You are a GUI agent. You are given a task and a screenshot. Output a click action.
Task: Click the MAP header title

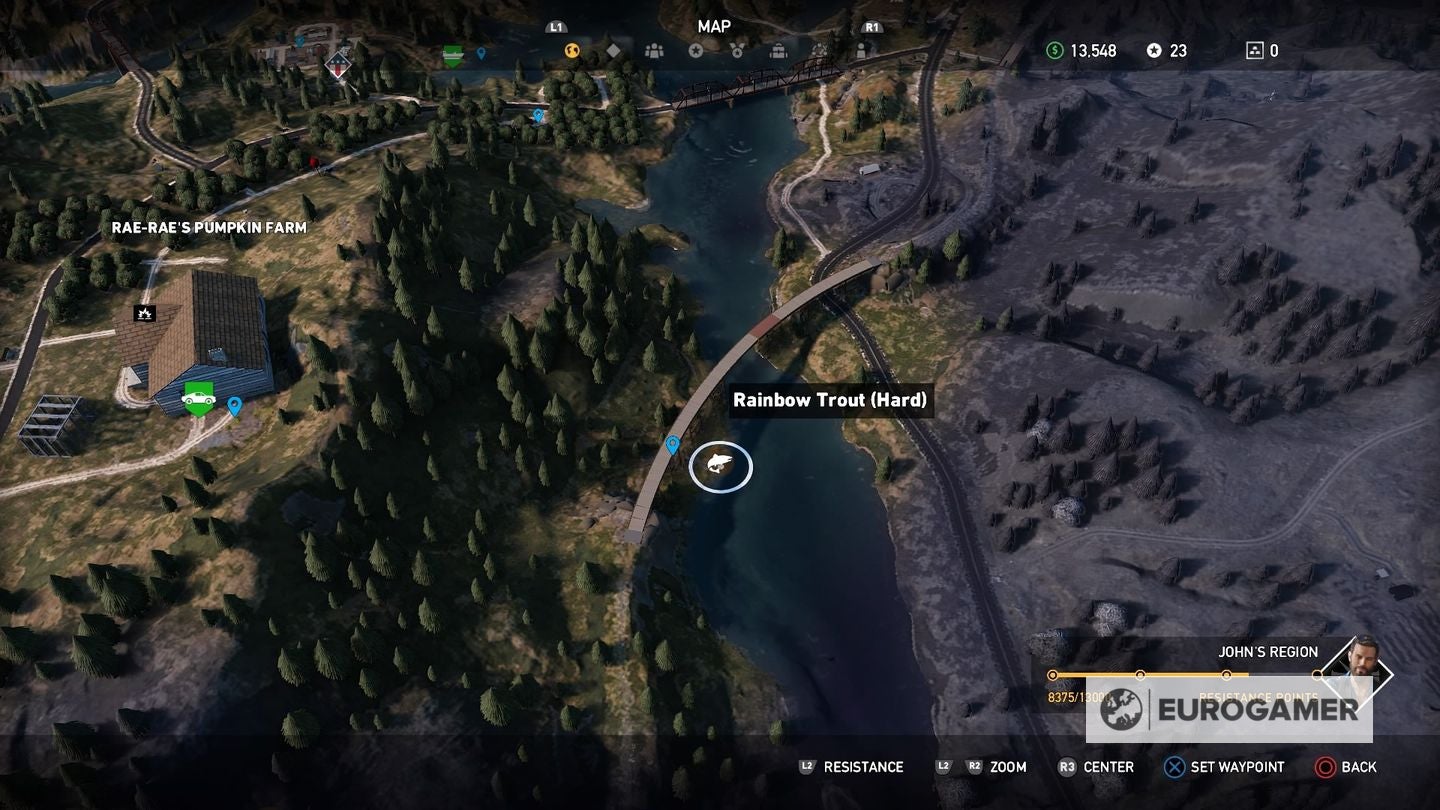coord(715,27)
